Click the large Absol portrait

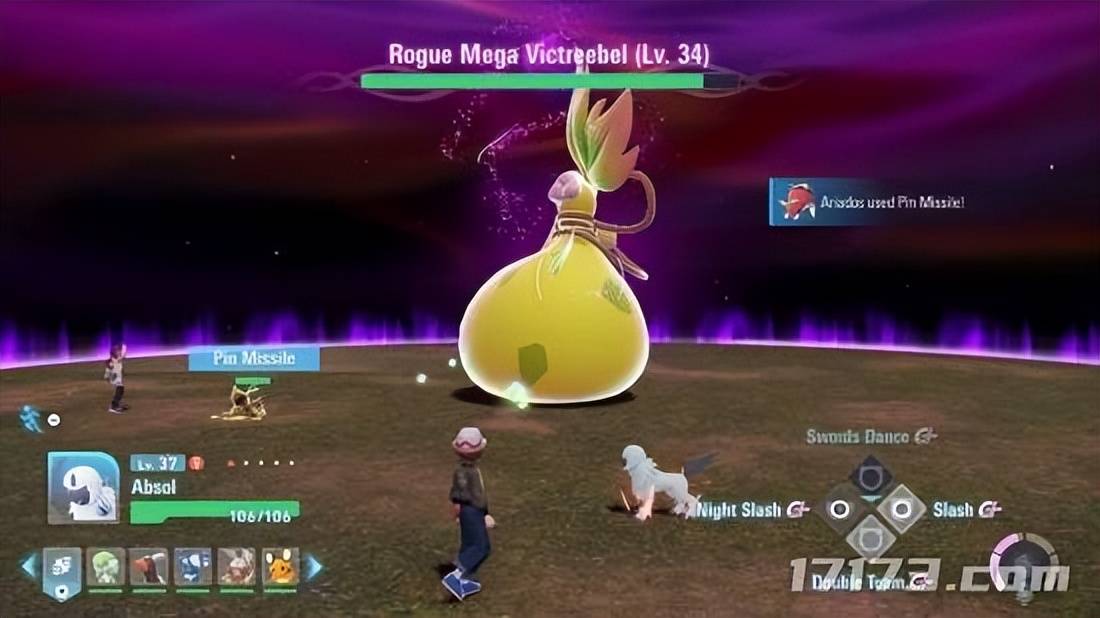[83, 487]
